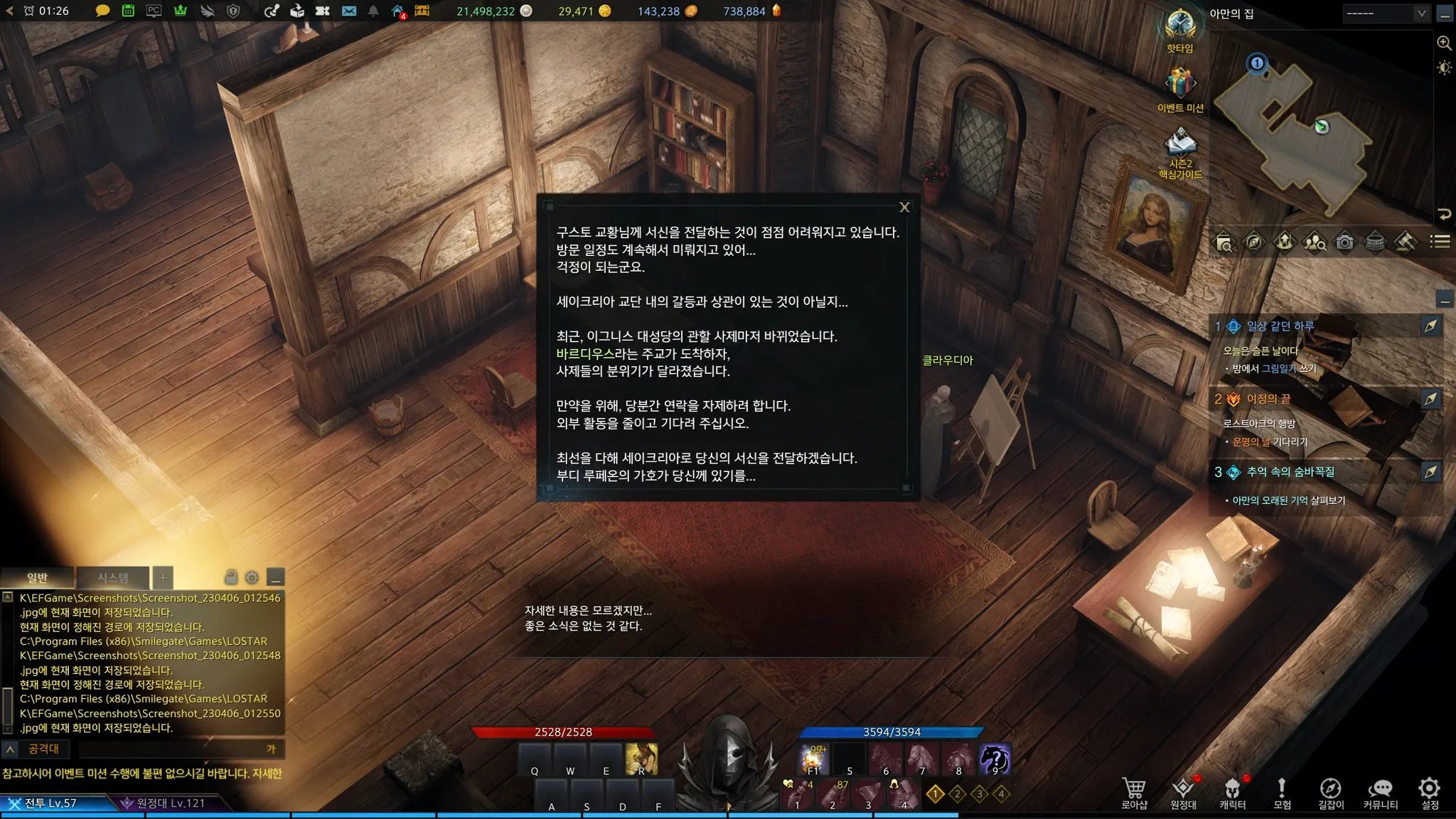
Task: Select the 추억 속의 숨바꼭질 quest entry
Action: coord(1290,472)
